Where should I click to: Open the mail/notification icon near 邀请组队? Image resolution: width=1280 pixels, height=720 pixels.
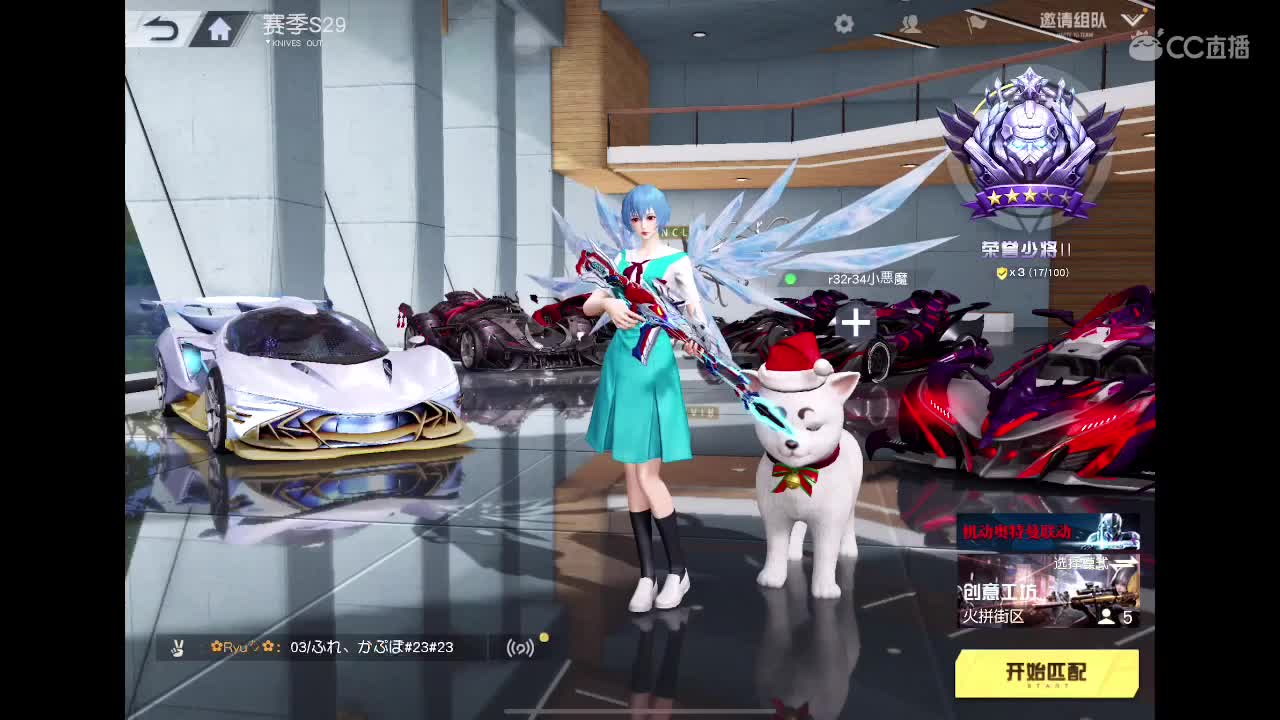tap(977, 24)
